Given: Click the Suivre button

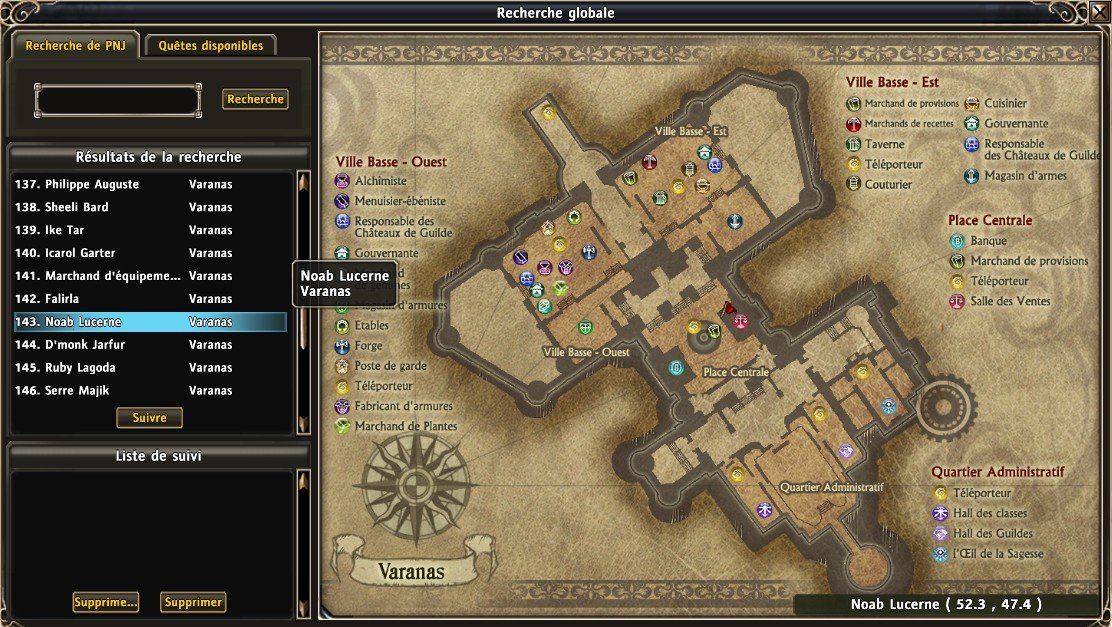Looking at the screenshot, I should 149,417.
